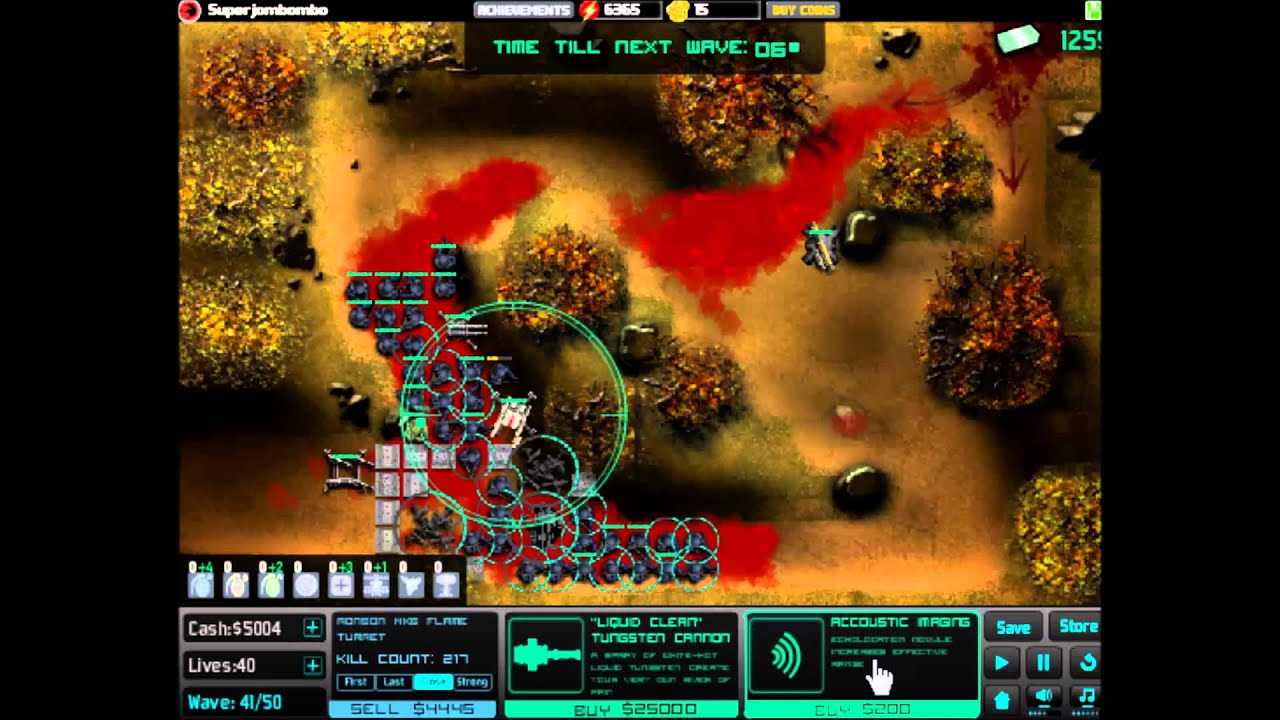Pause the game
This screenshot has width=1280, height=720.
coord(1043,662)
